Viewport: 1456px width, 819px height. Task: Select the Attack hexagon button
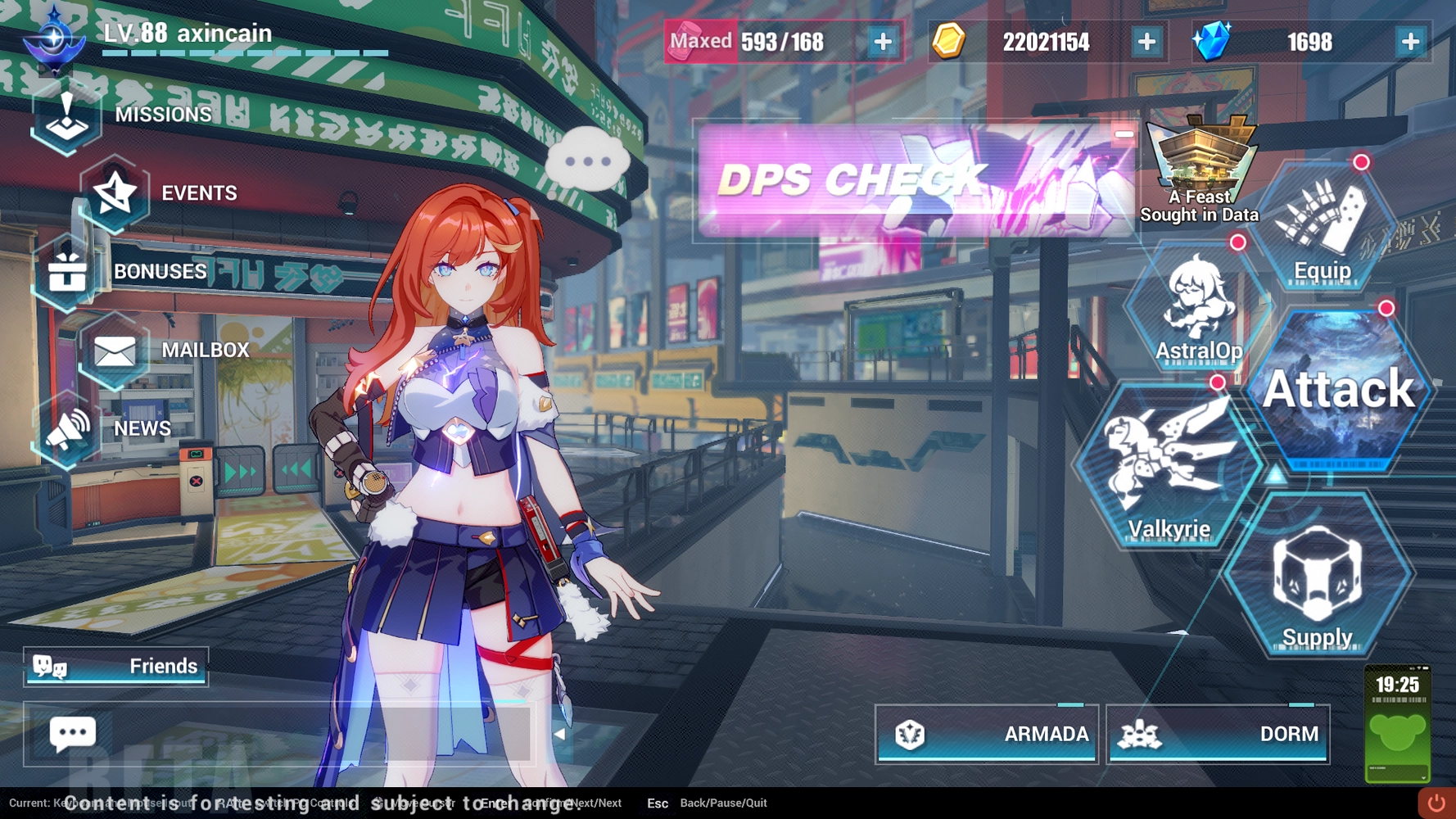coord(1339,390)
